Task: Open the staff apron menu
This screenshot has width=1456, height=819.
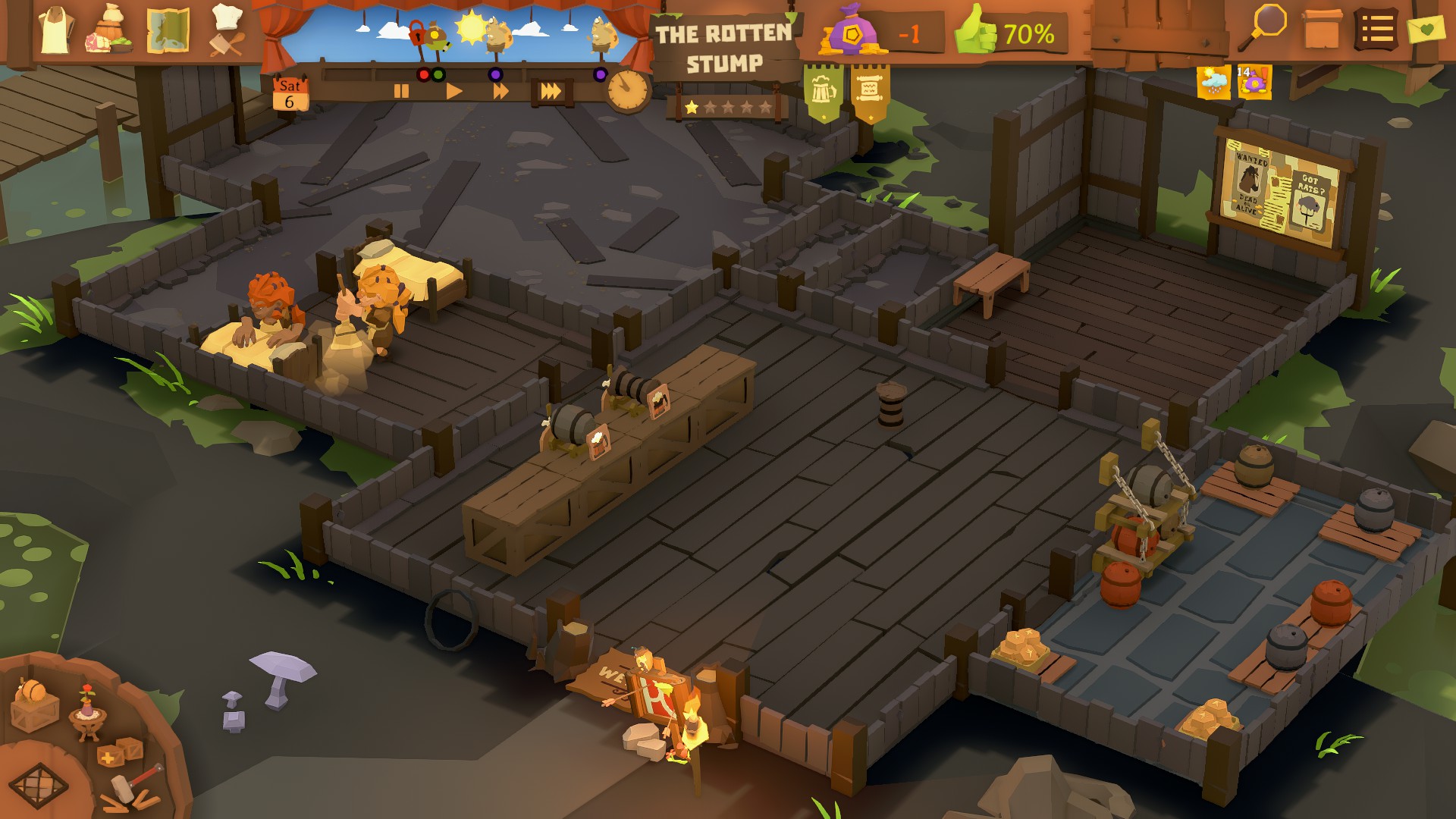Action: pos(54,31)
